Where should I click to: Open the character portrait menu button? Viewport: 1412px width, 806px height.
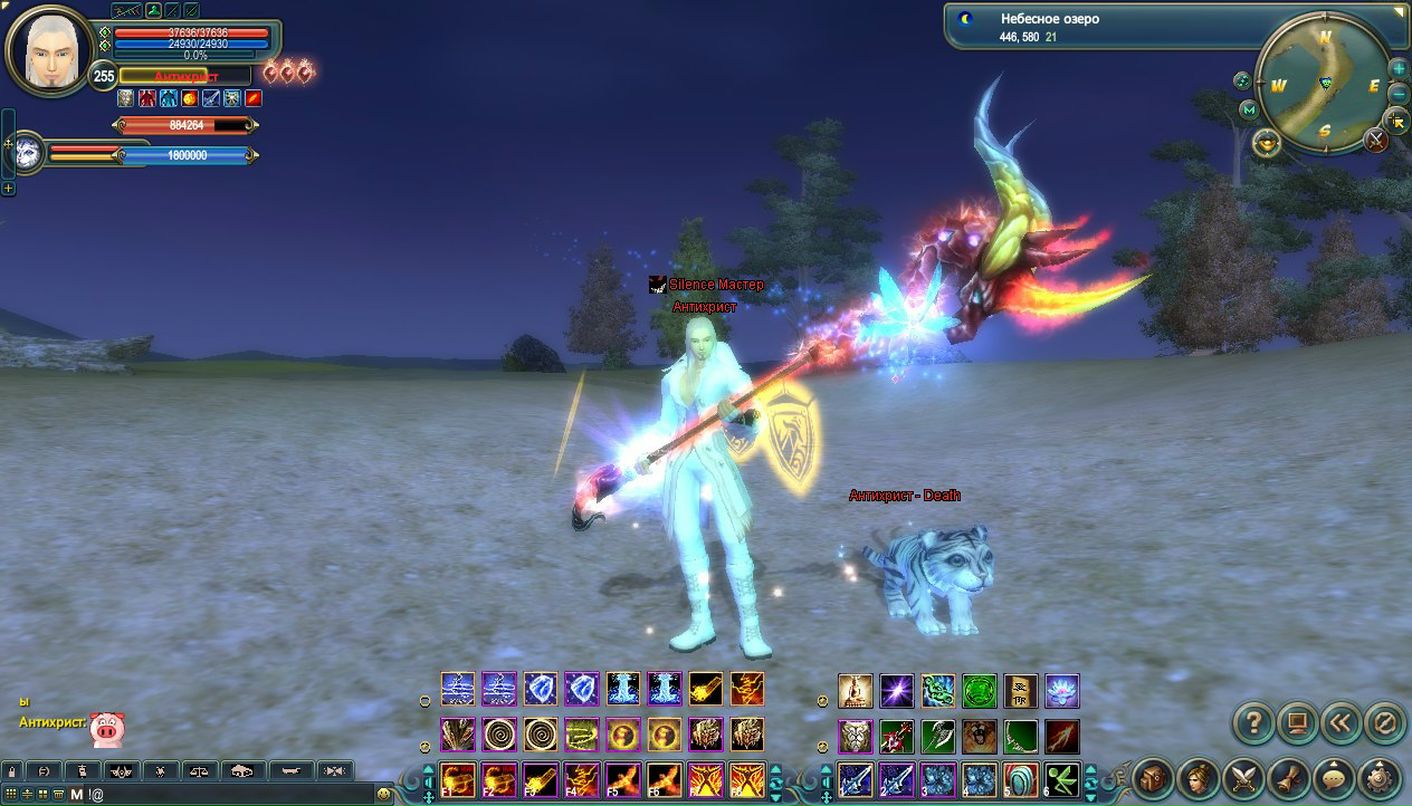[1198, 778]
